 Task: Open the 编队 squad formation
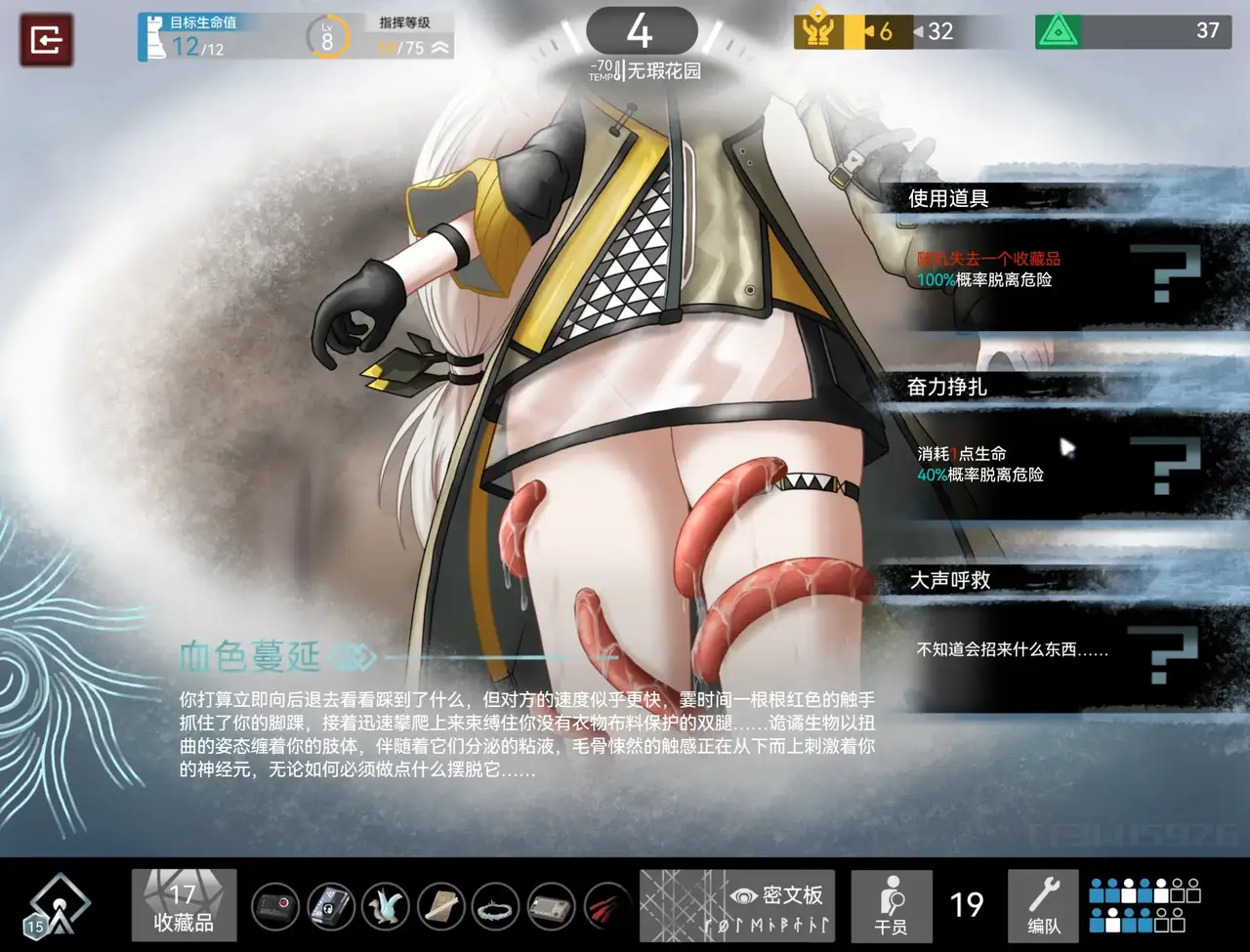[1043, 906]
